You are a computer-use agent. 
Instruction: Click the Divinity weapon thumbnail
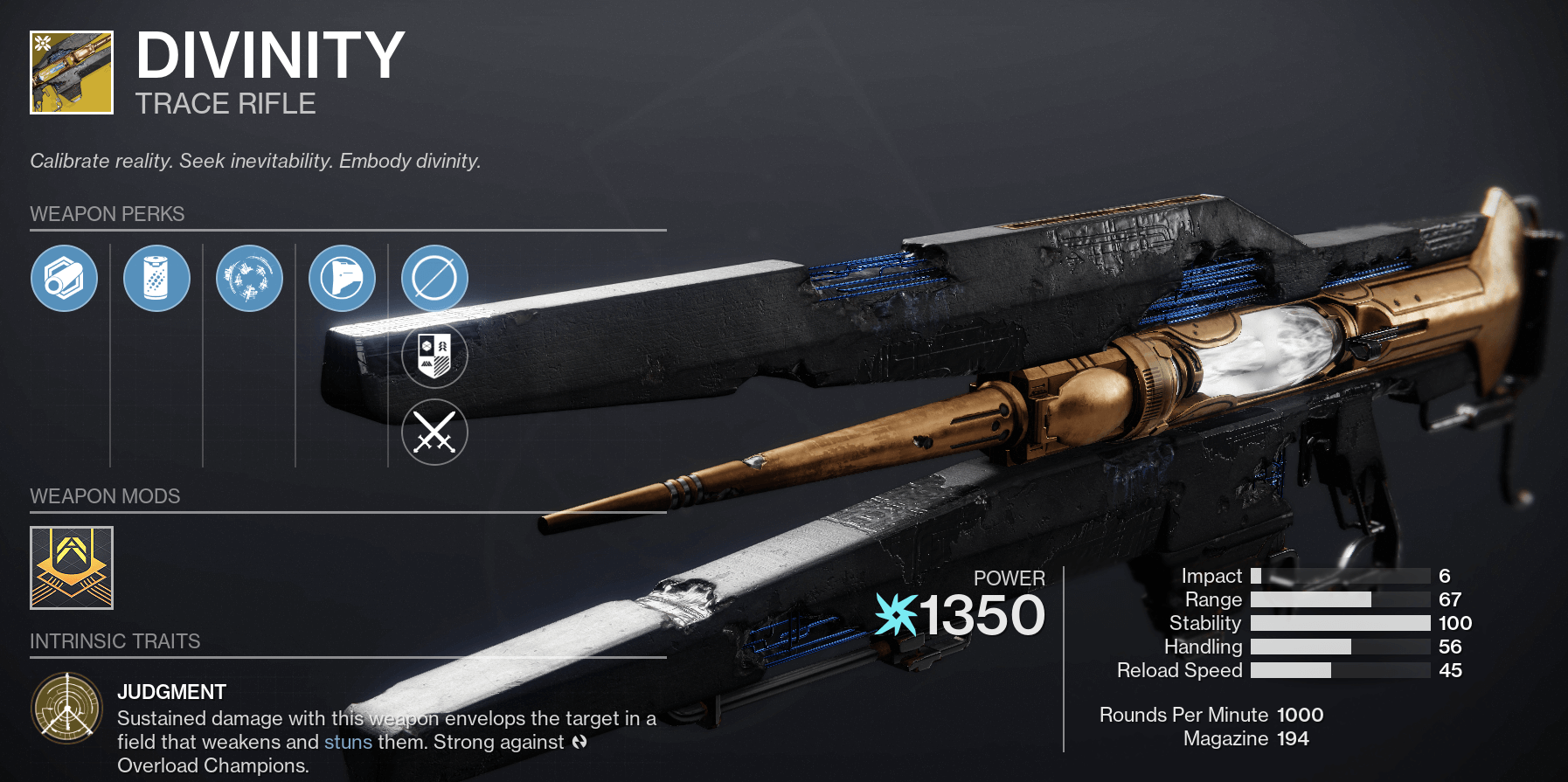[72, 73]
